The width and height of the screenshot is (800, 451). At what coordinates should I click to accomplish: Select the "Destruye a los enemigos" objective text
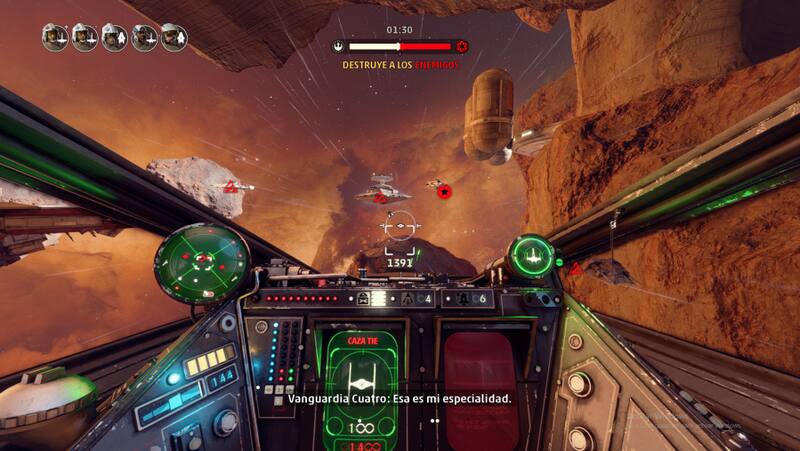tap(400, 65)
